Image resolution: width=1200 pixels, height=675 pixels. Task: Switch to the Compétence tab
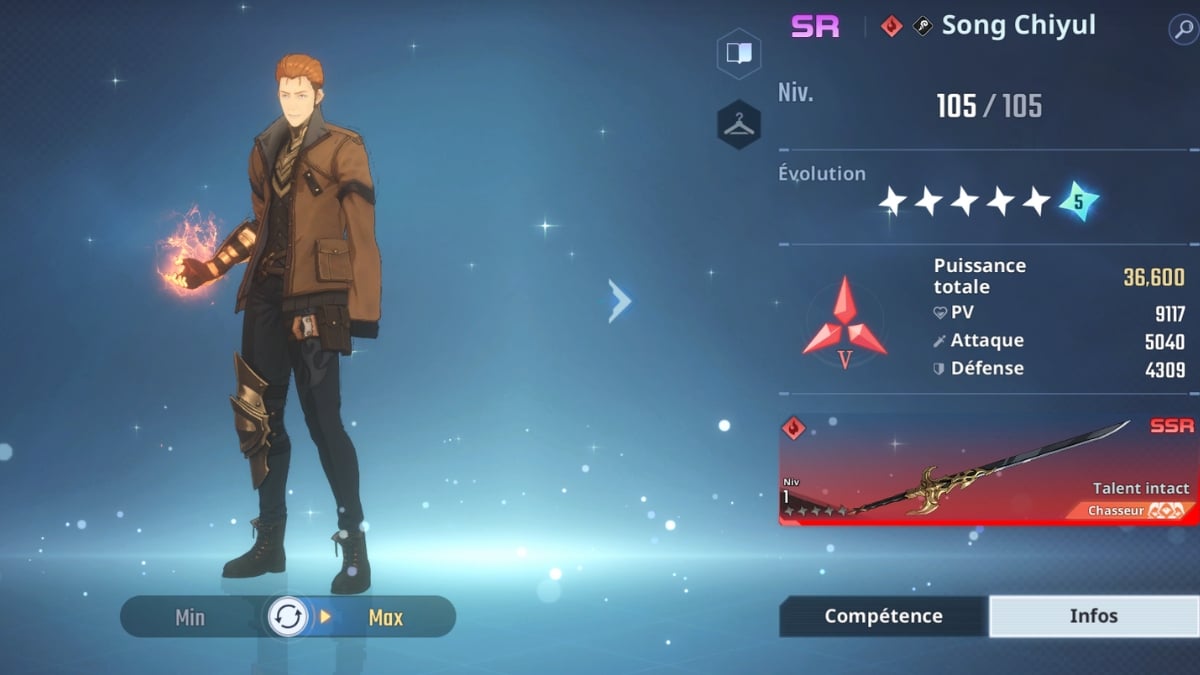[x=883, y=616]
